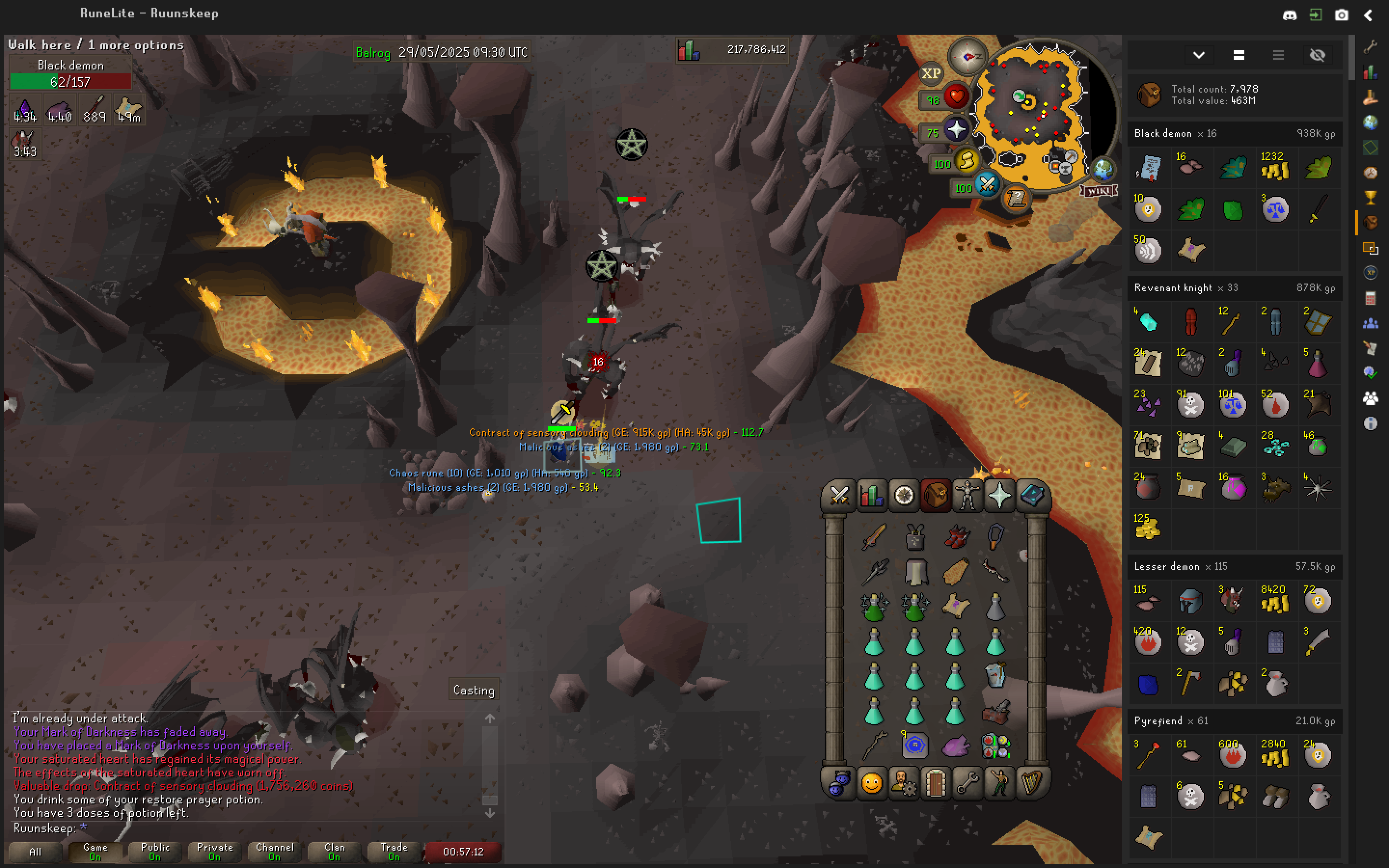The height and width of the screenshot is (868, 1389).
Task: Open the Wiki lookup banner
Action: click(x=1099, y=191)
